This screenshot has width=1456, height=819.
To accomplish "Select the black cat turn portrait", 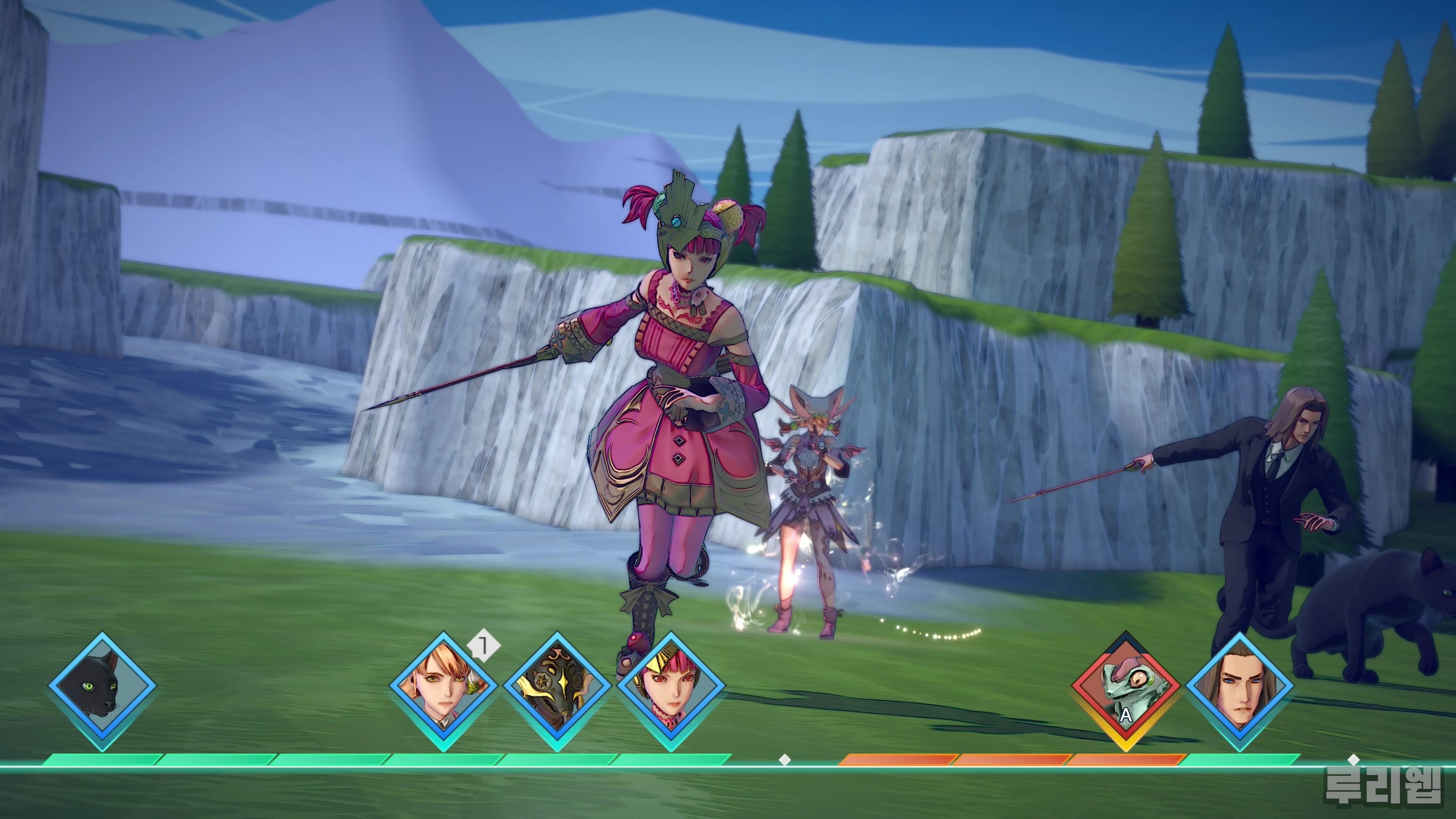I will click(102, 690).
